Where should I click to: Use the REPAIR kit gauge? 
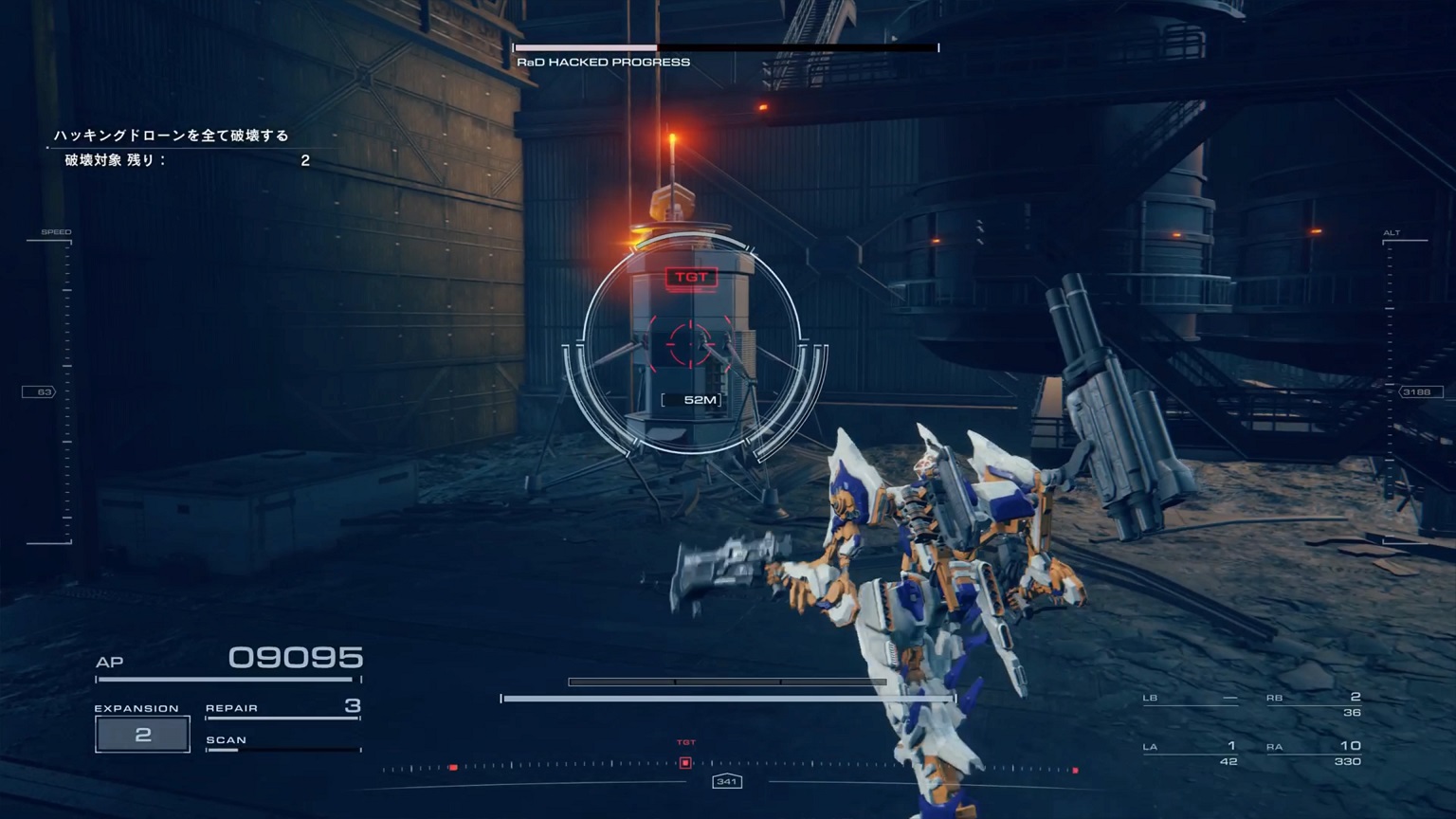(x=282, y=709)
